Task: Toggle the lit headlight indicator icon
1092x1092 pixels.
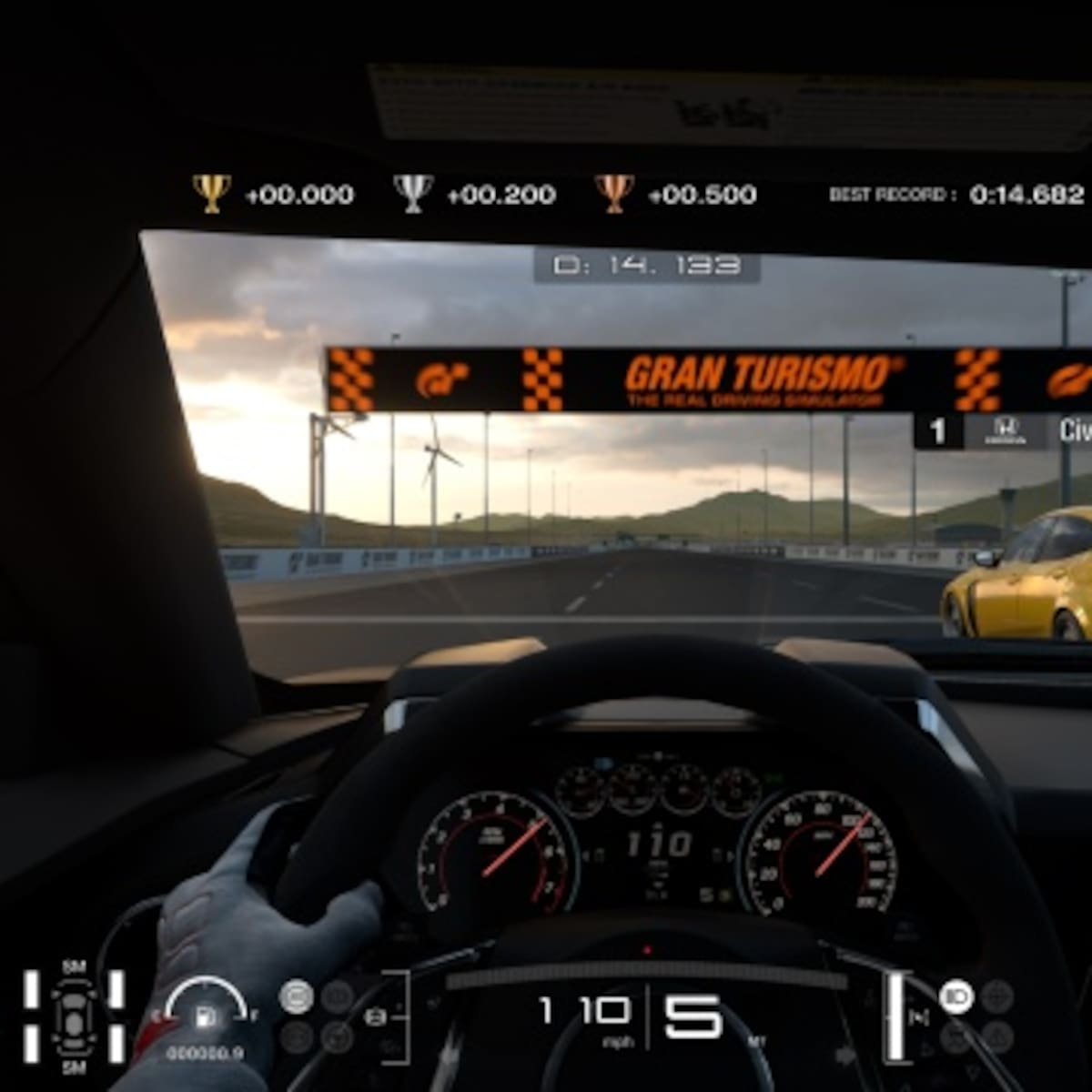Action: [955, 998]
